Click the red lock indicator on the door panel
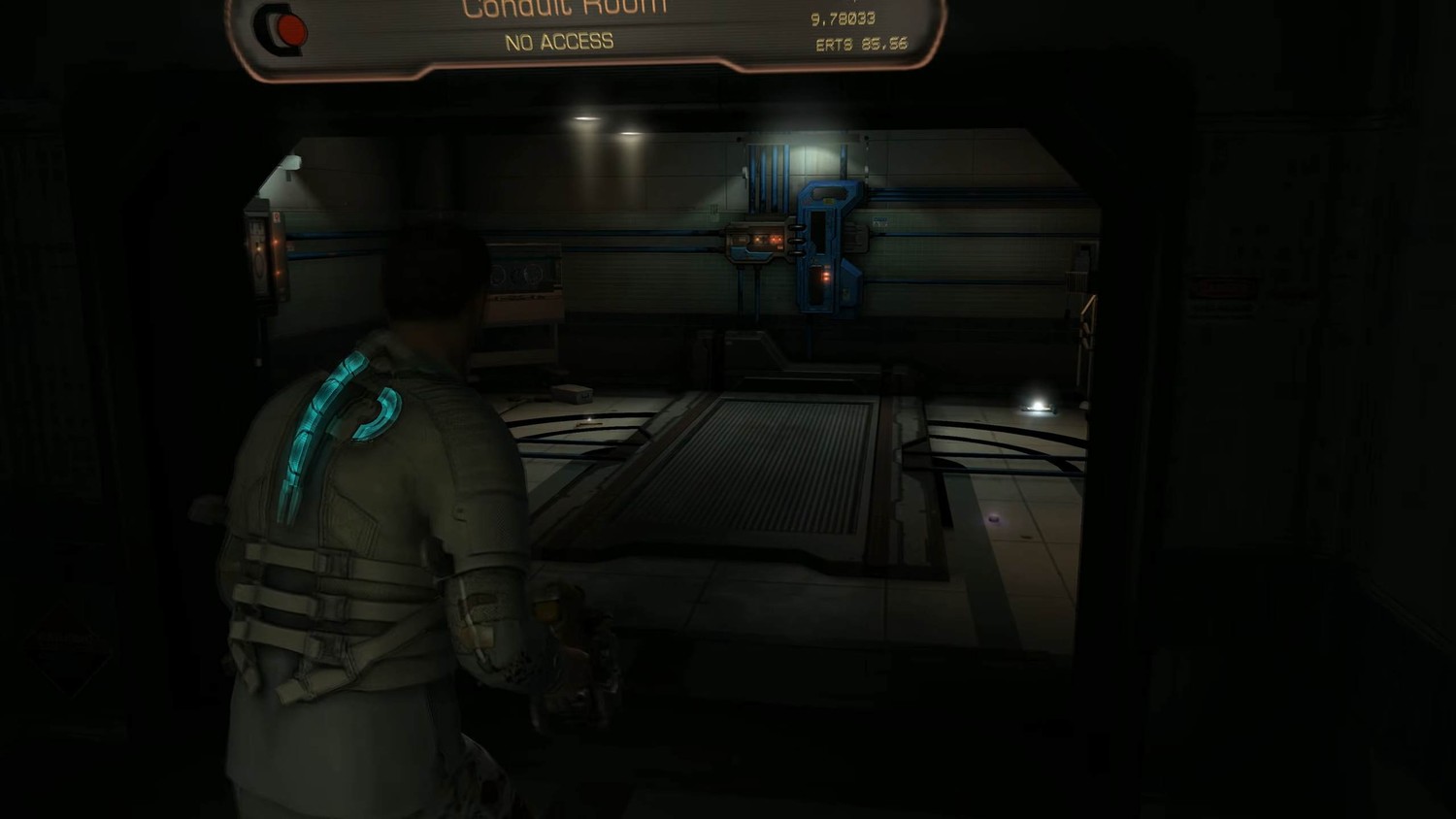Viewport: 1456px width, 819px height. pos(289,30)
